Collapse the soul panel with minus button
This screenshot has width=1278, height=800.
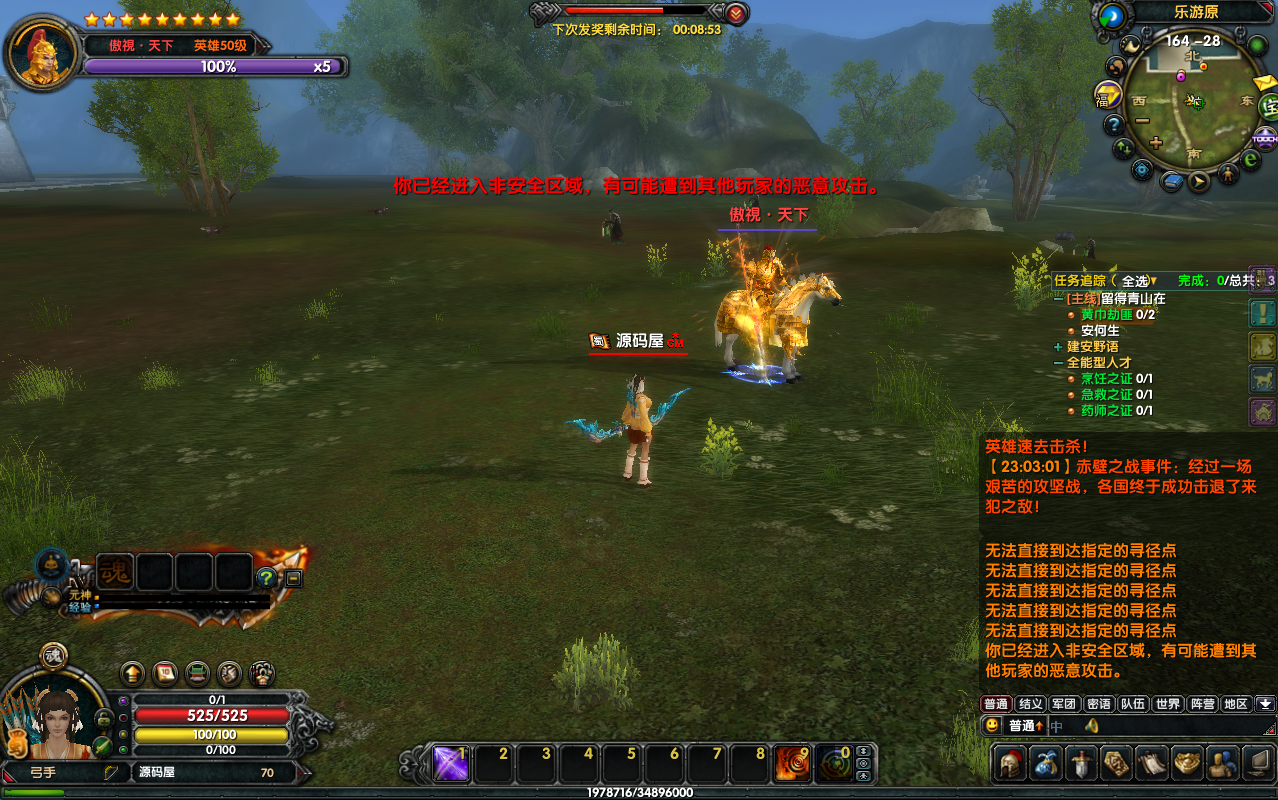point(293,578)
